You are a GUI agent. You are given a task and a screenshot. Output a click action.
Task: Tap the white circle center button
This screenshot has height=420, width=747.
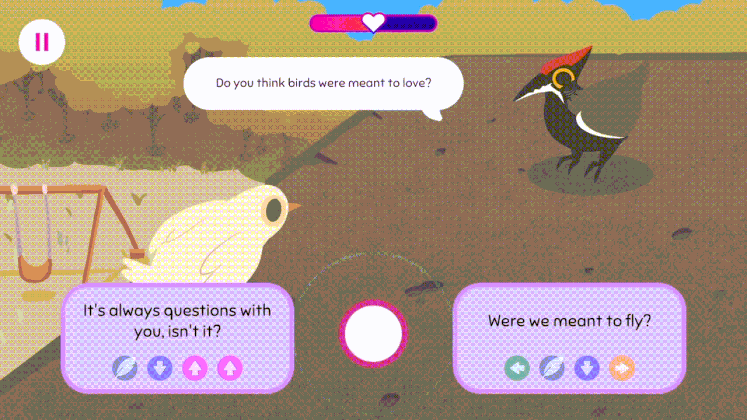point(373,333)
